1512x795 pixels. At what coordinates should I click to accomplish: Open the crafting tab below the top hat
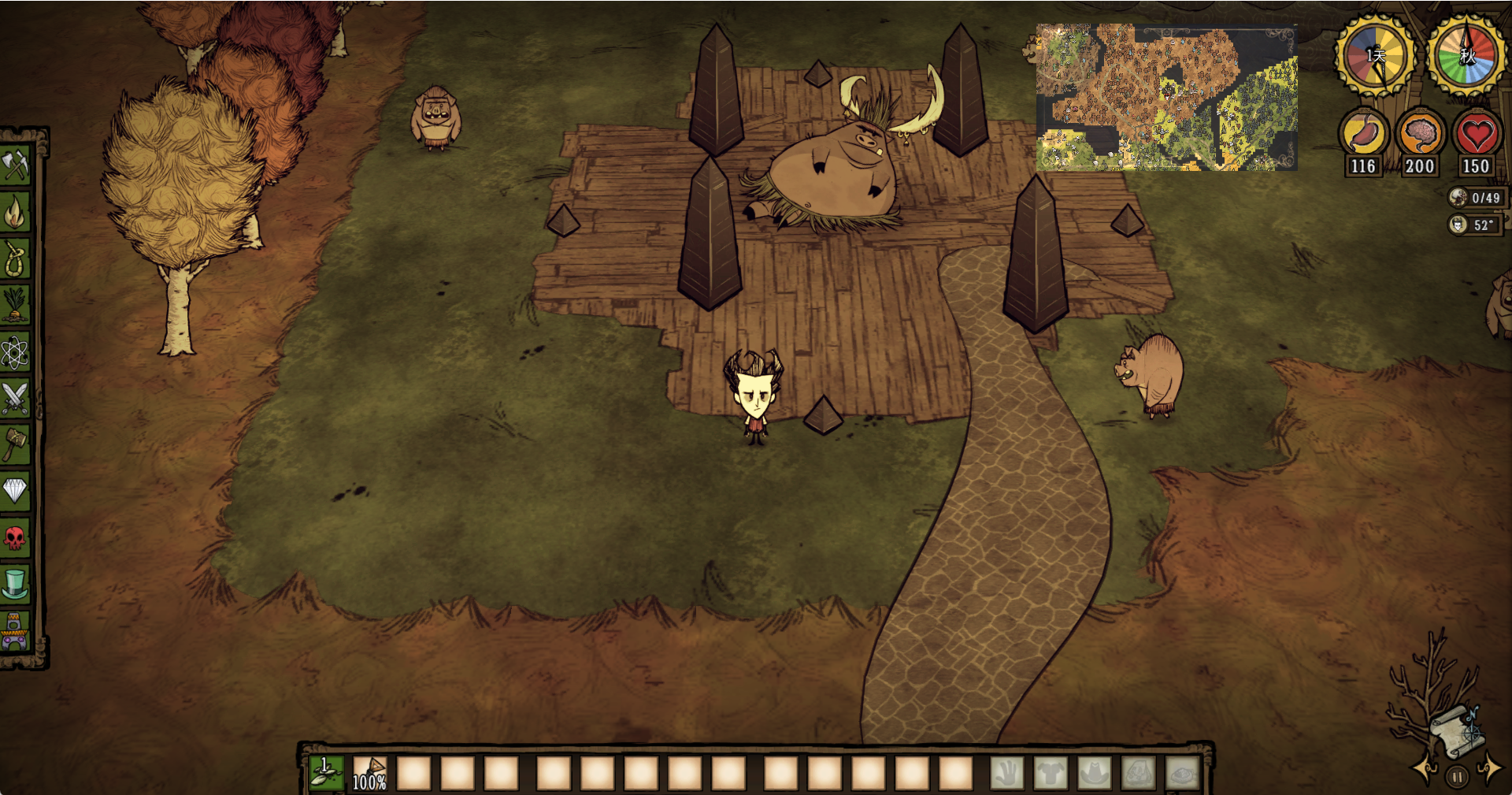[15, 631]
